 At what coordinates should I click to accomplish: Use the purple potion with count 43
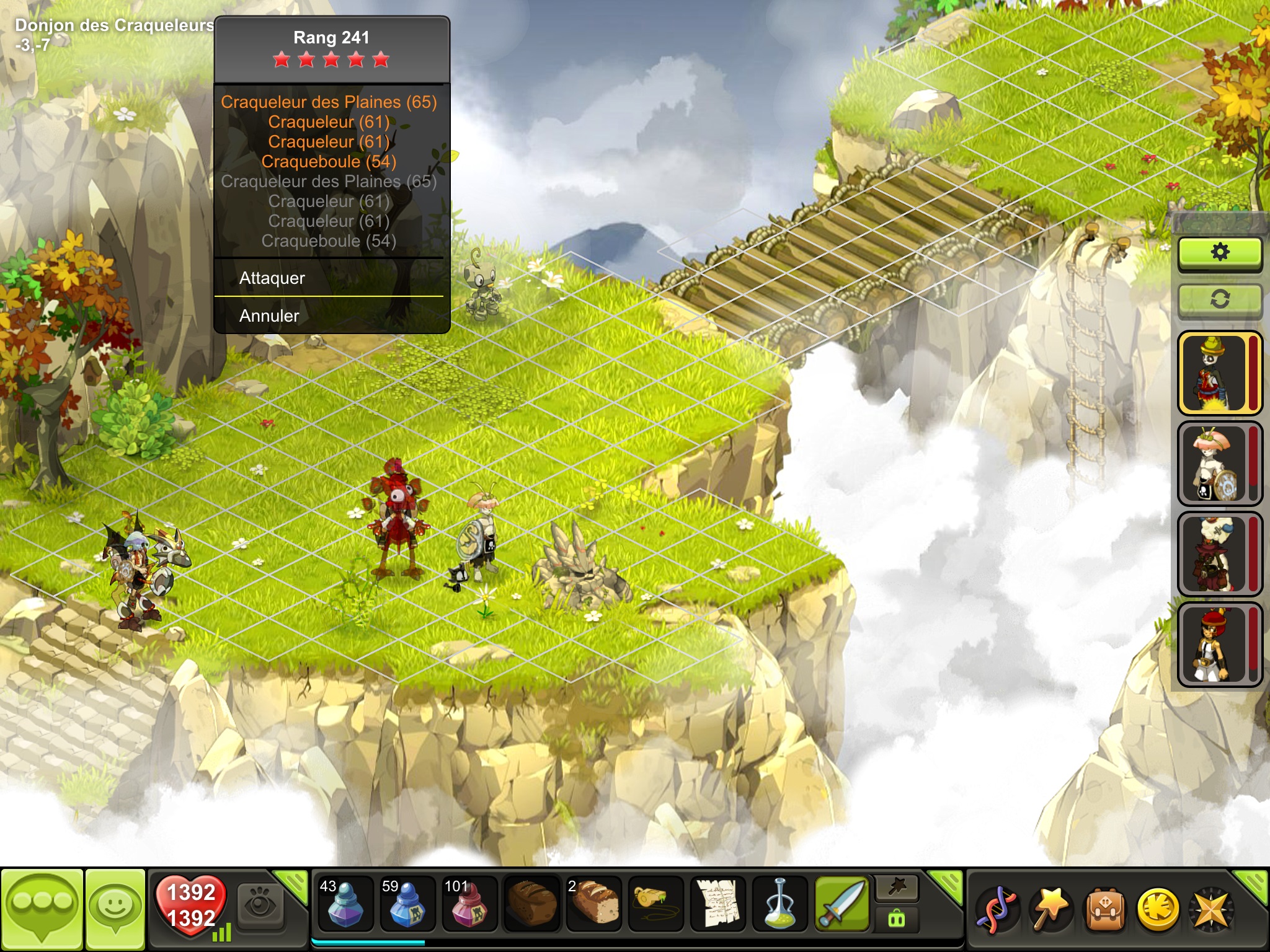pyautogui.click(x=345, y=904)
